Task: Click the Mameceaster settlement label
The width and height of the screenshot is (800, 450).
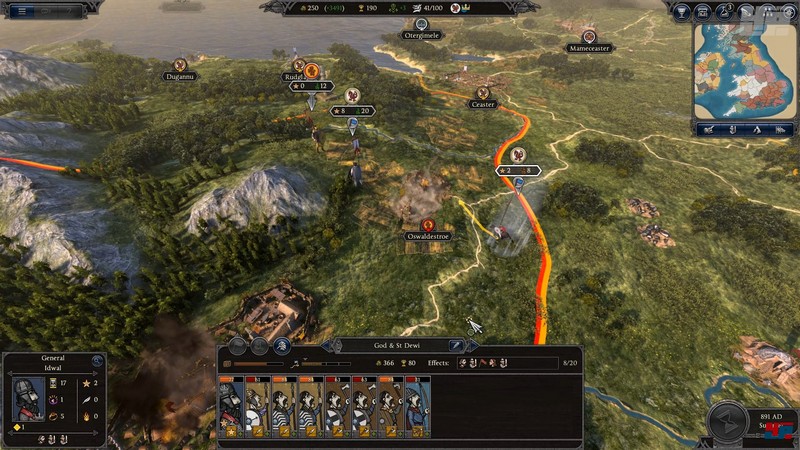Action: (588, 48)
